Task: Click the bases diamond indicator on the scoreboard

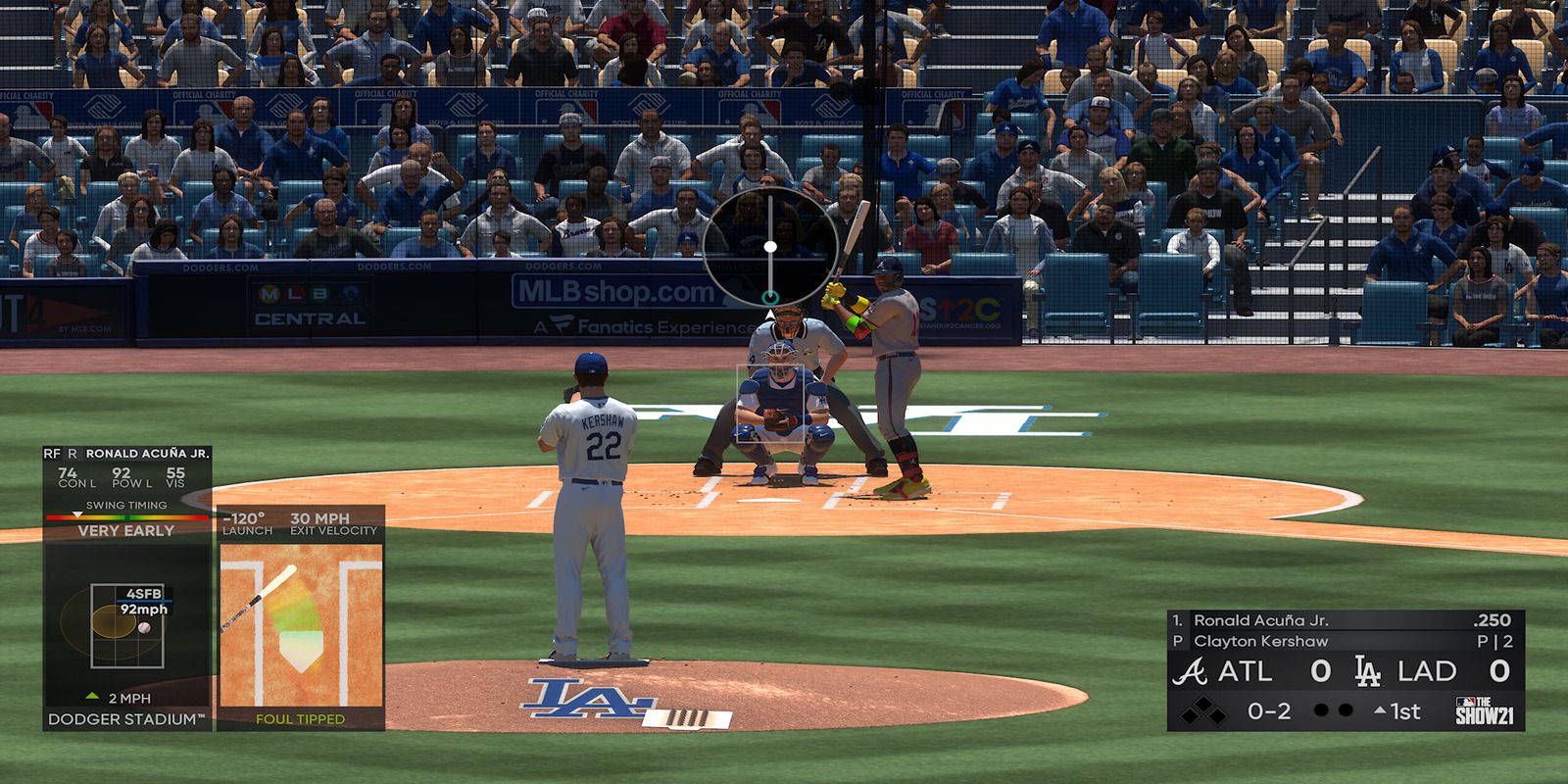Action: coord(1201,711)
